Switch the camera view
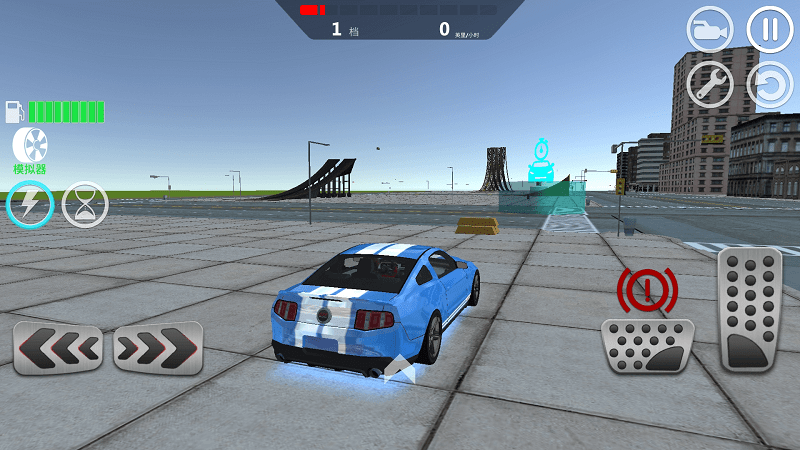Screen dimensions: 800x450 [709, 29]
